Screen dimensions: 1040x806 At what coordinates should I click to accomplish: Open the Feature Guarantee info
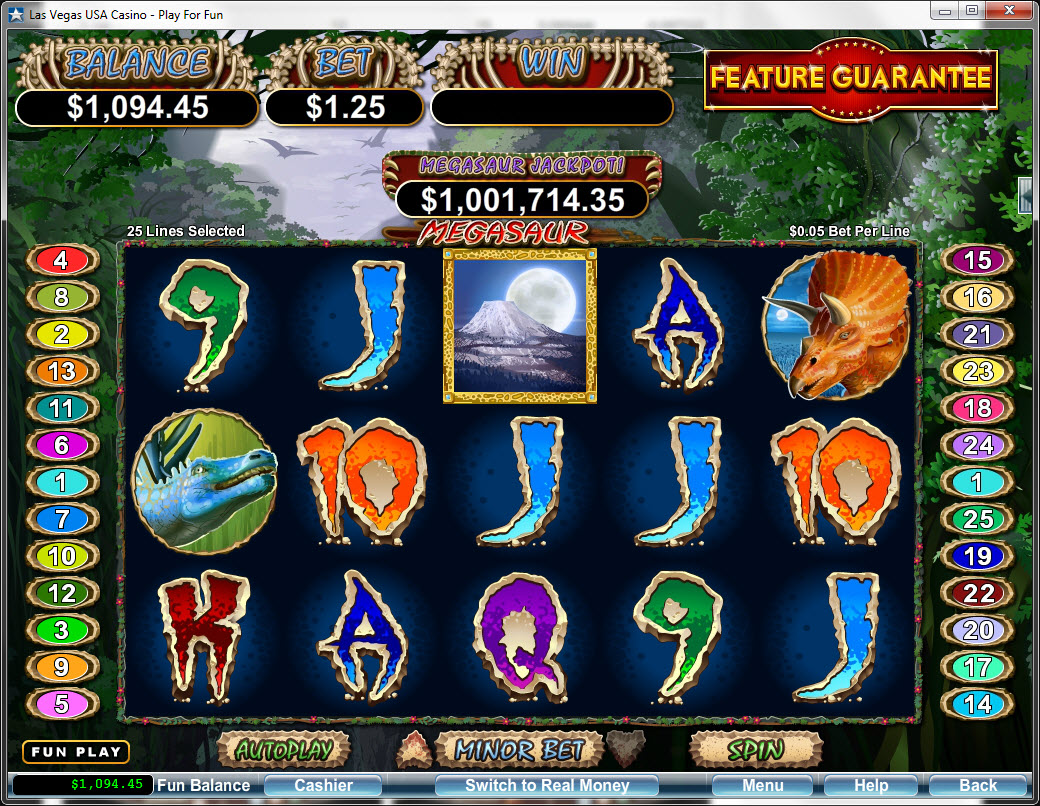(851, 78)
